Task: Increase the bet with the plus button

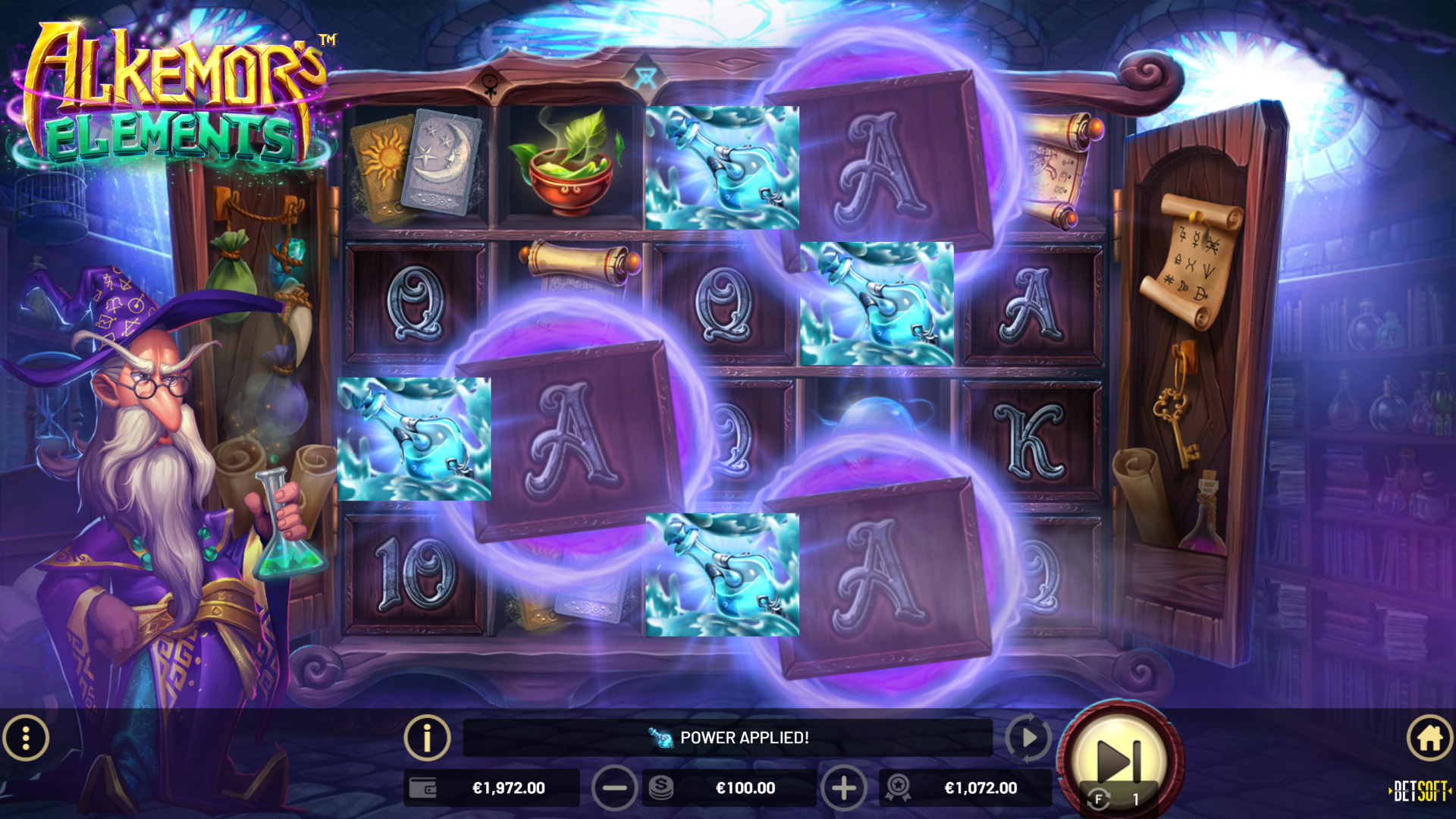Action: (844, 788)
